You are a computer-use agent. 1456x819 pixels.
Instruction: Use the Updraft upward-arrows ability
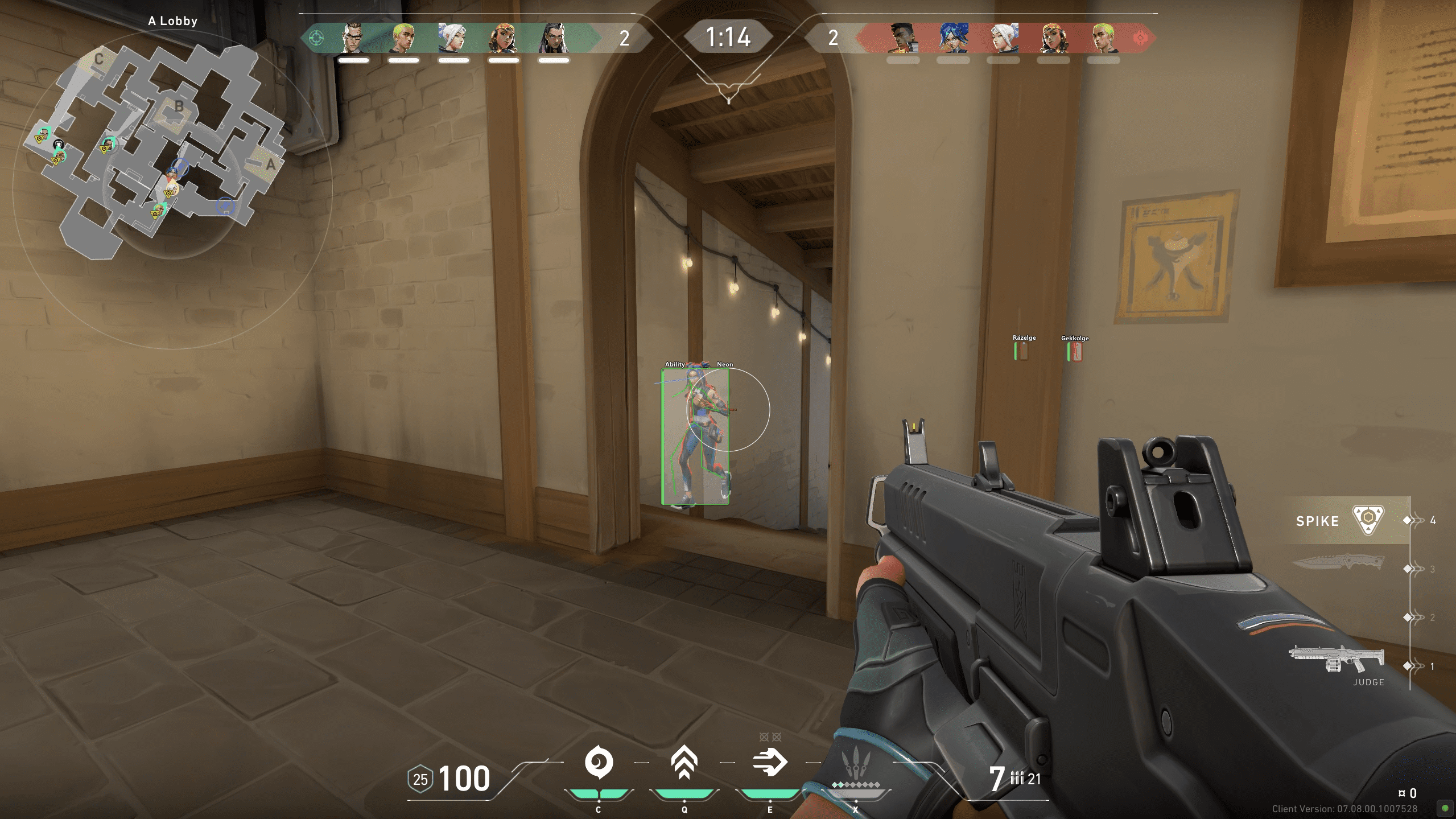click(x=684, y=763)
